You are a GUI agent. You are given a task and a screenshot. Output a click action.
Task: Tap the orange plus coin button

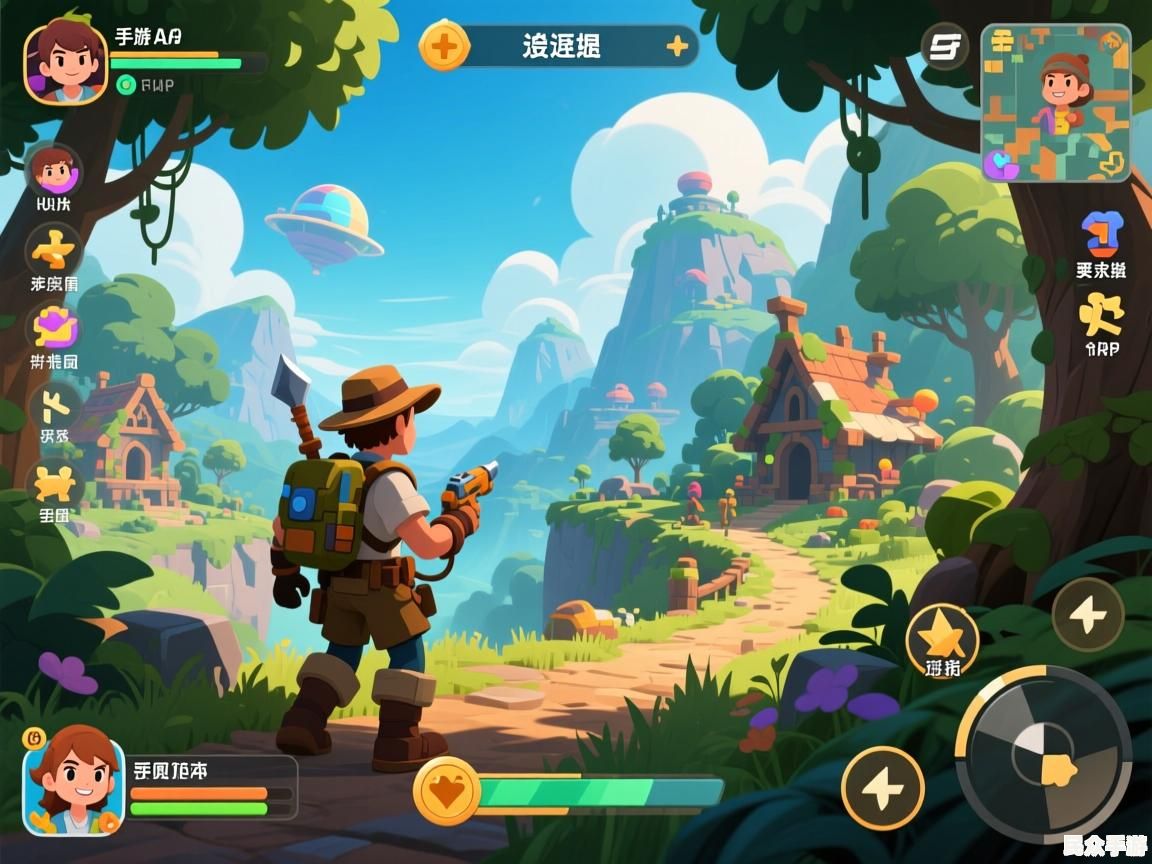tap(444, 46)
